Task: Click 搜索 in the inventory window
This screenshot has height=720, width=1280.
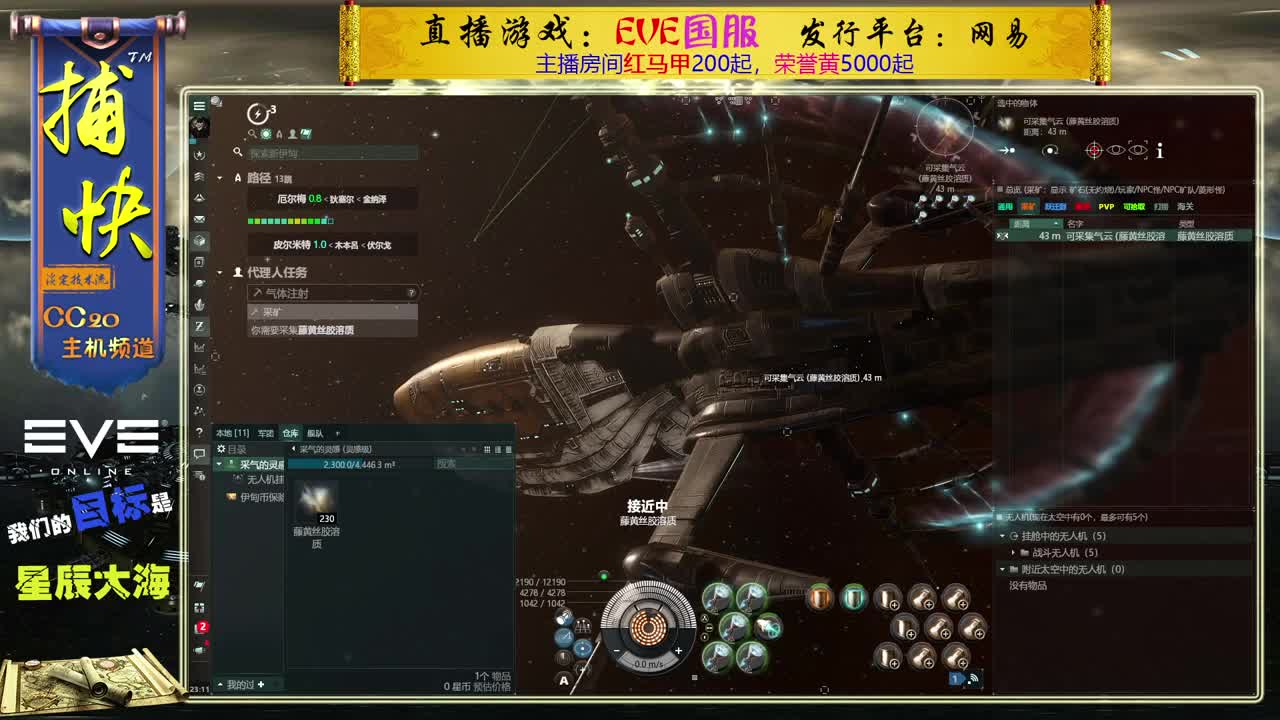Action: click(446, 464)
